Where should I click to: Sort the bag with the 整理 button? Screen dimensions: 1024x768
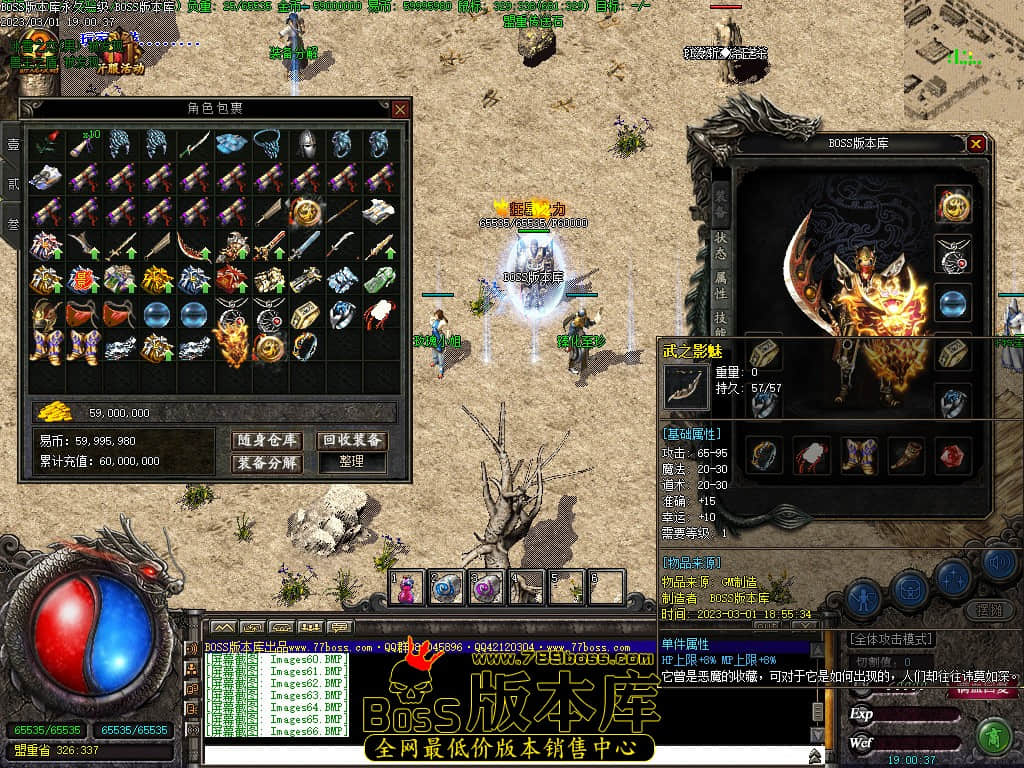[352, 463]
